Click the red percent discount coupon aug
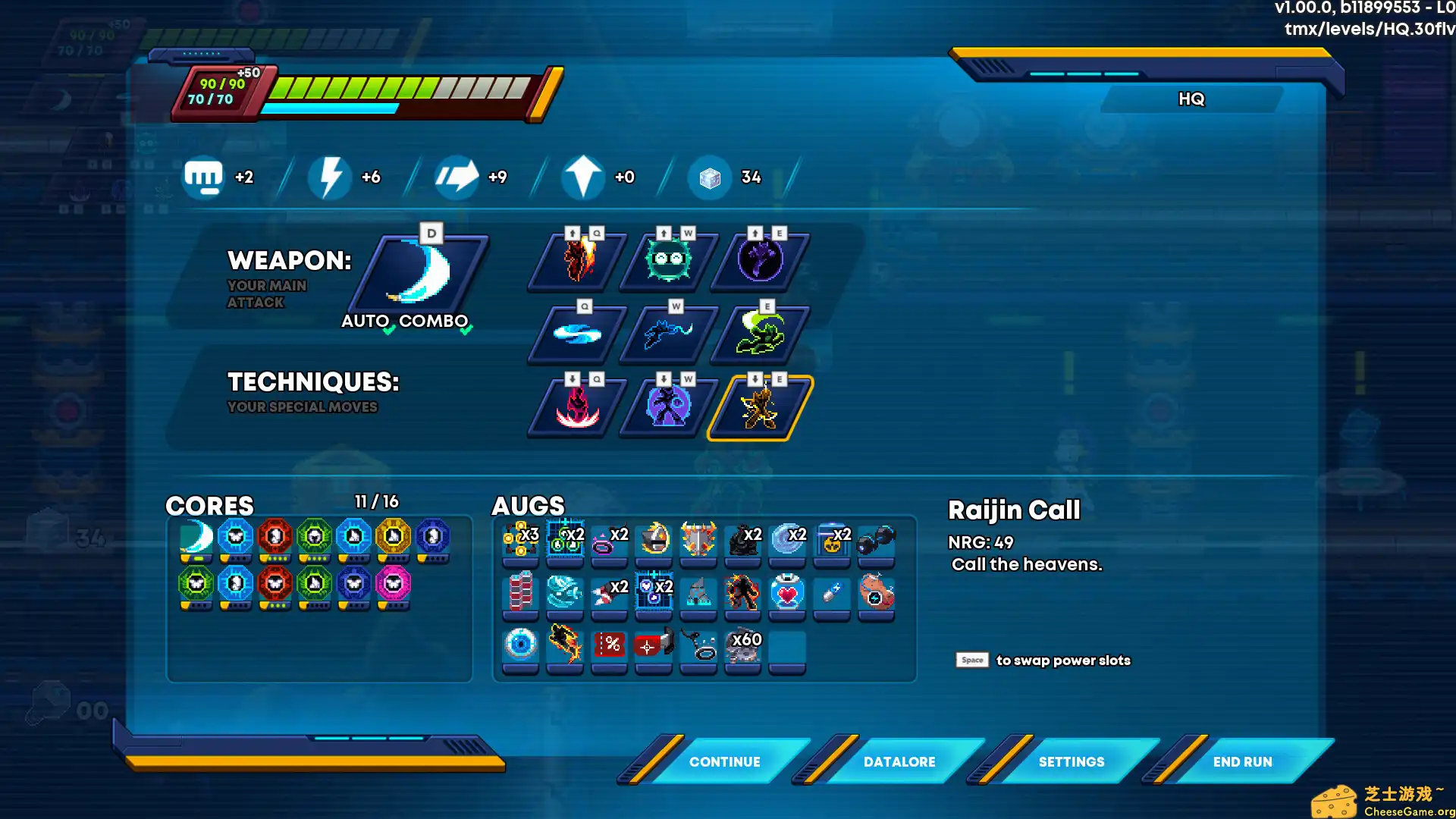 (x=609, y=642)
